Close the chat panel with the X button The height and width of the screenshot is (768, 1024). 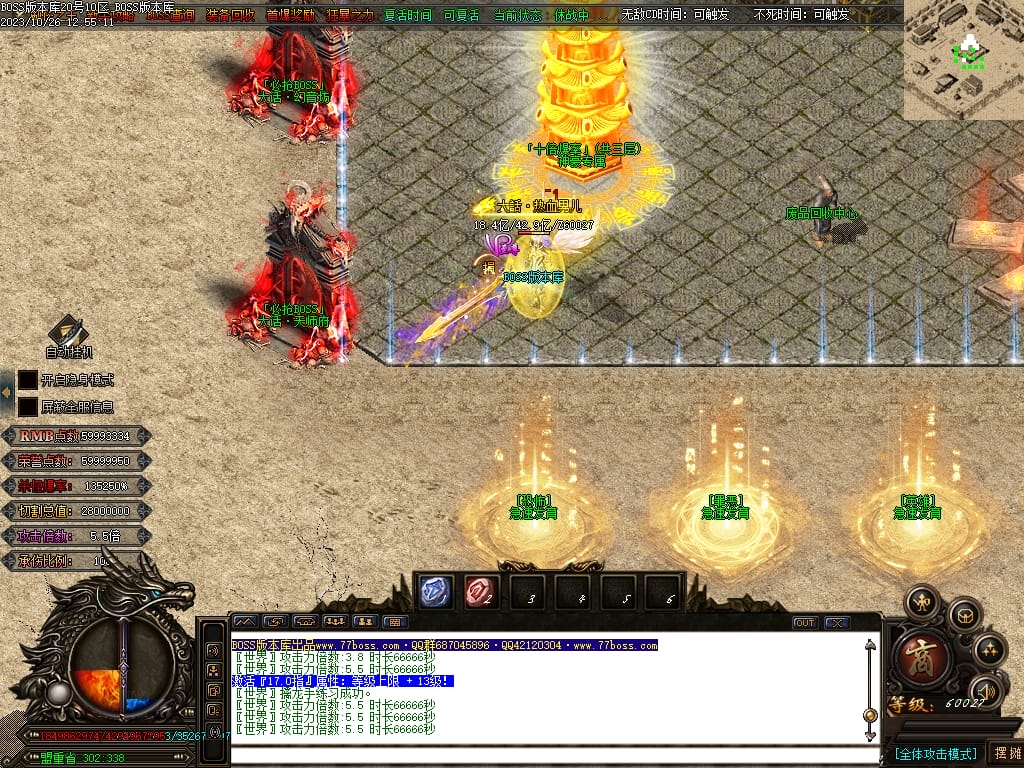837,622
